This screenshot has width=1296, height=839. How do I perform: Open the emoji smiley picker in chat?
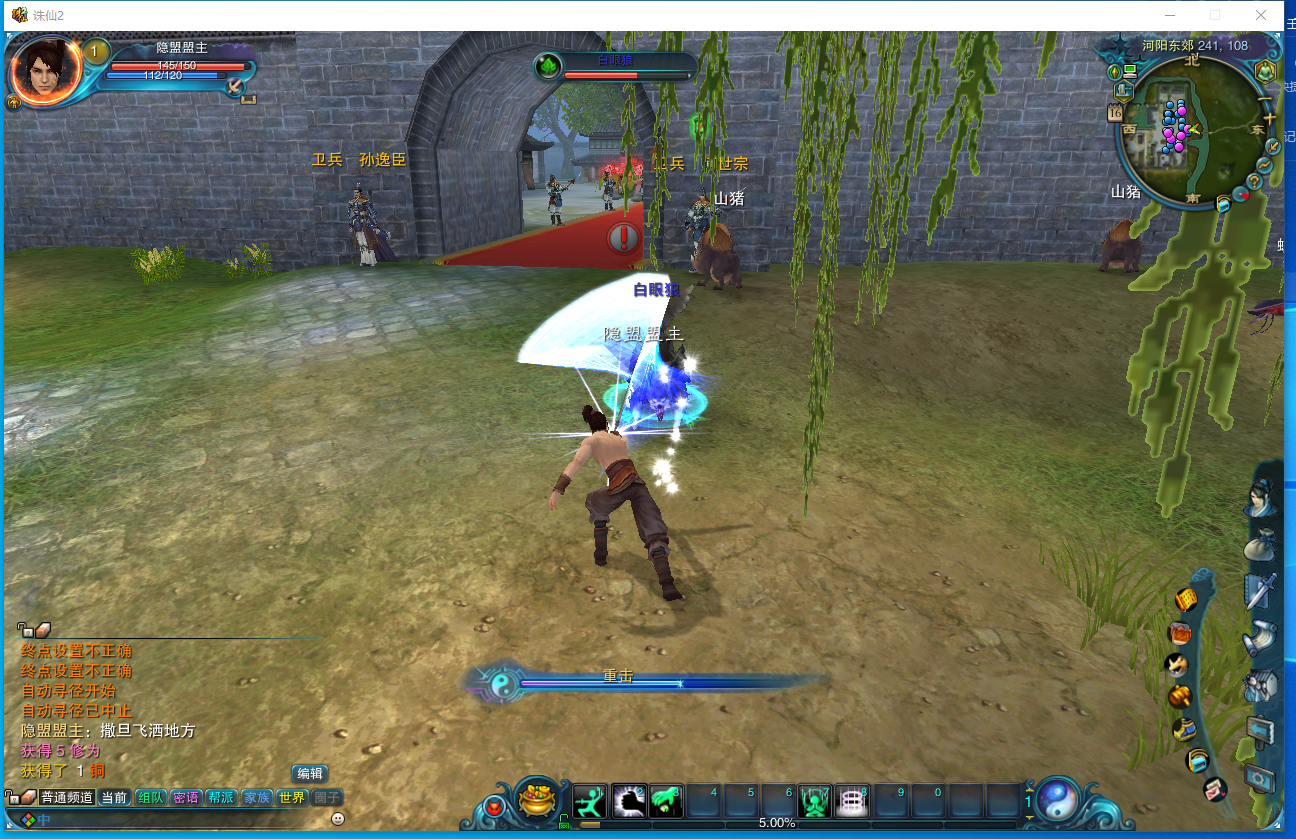point(338,819)
